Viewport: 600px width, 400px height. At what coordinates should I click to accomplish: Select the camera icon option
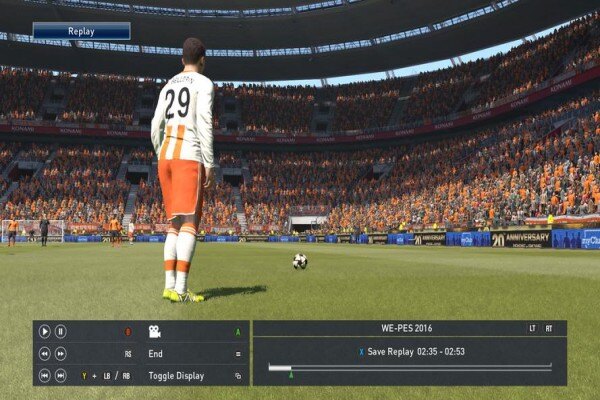pos(155,331)
